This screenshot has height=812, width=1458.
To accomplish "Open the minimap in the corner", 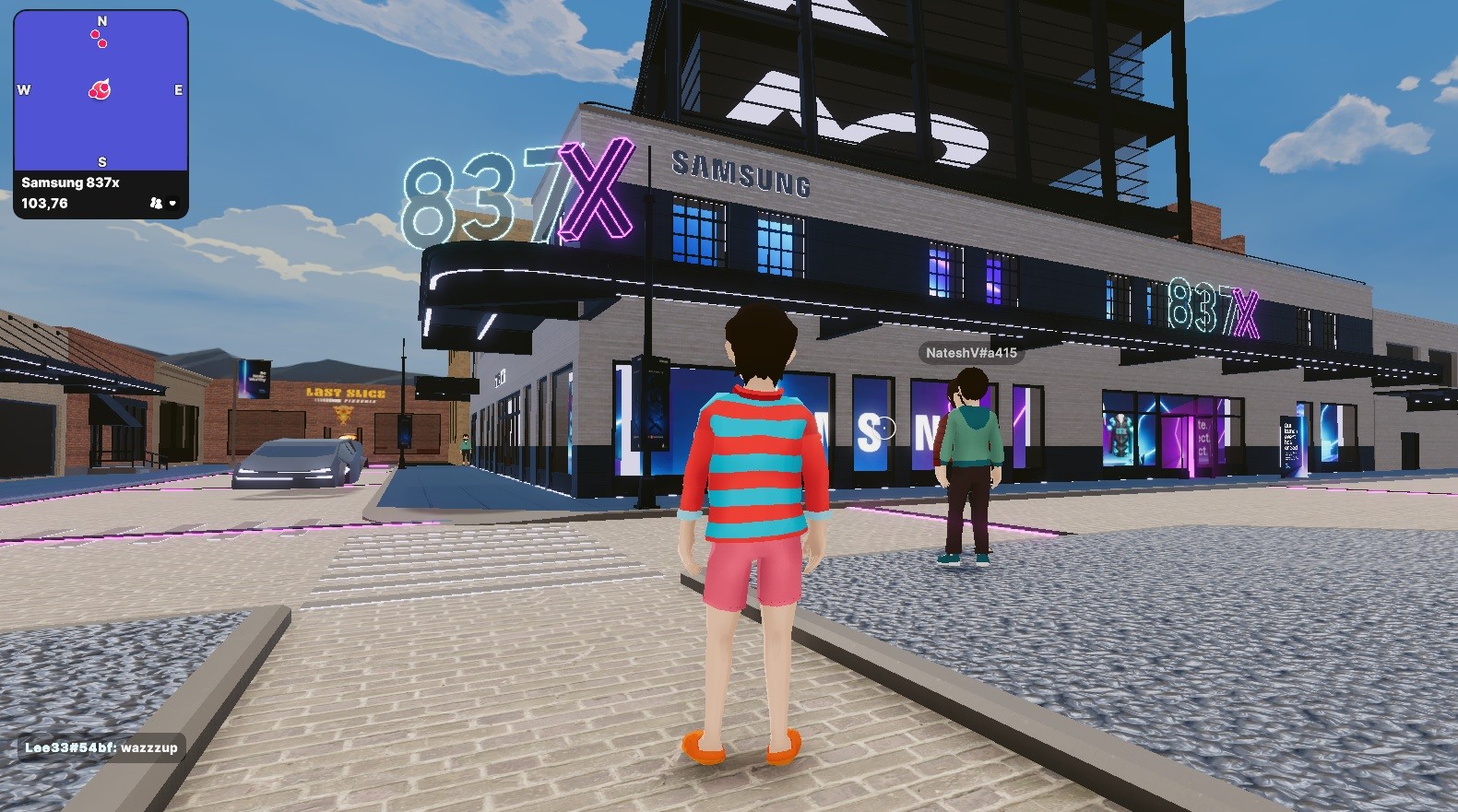I will (x=101, y=90).
